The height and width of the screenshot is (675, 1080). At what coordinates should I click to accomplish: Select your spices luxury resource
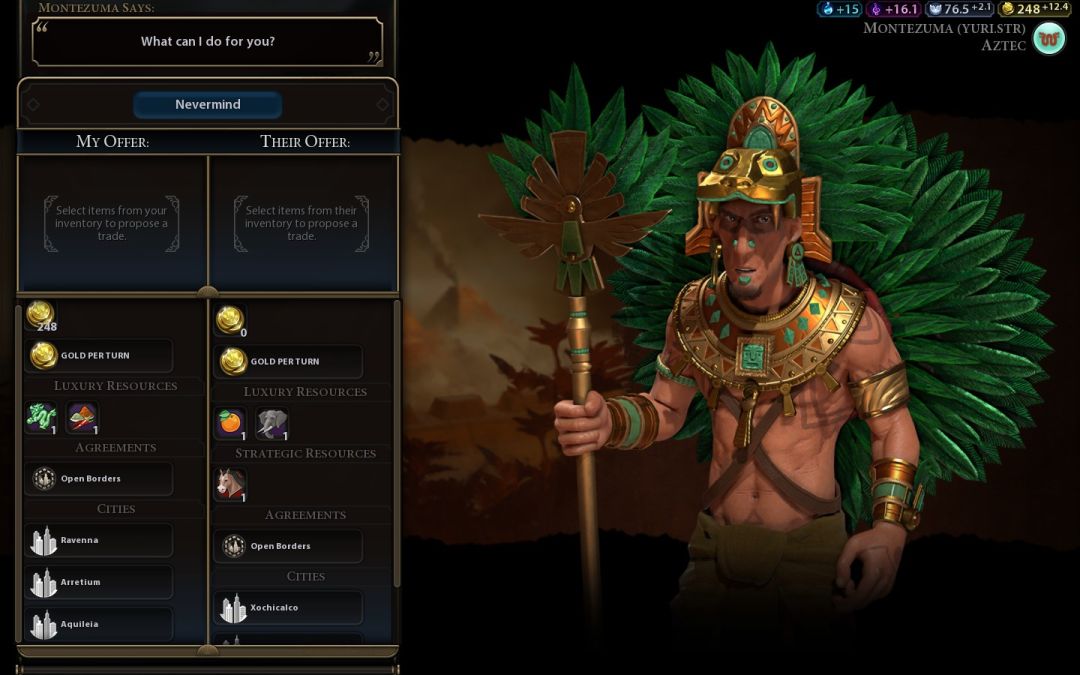click(x=82, y=417)
